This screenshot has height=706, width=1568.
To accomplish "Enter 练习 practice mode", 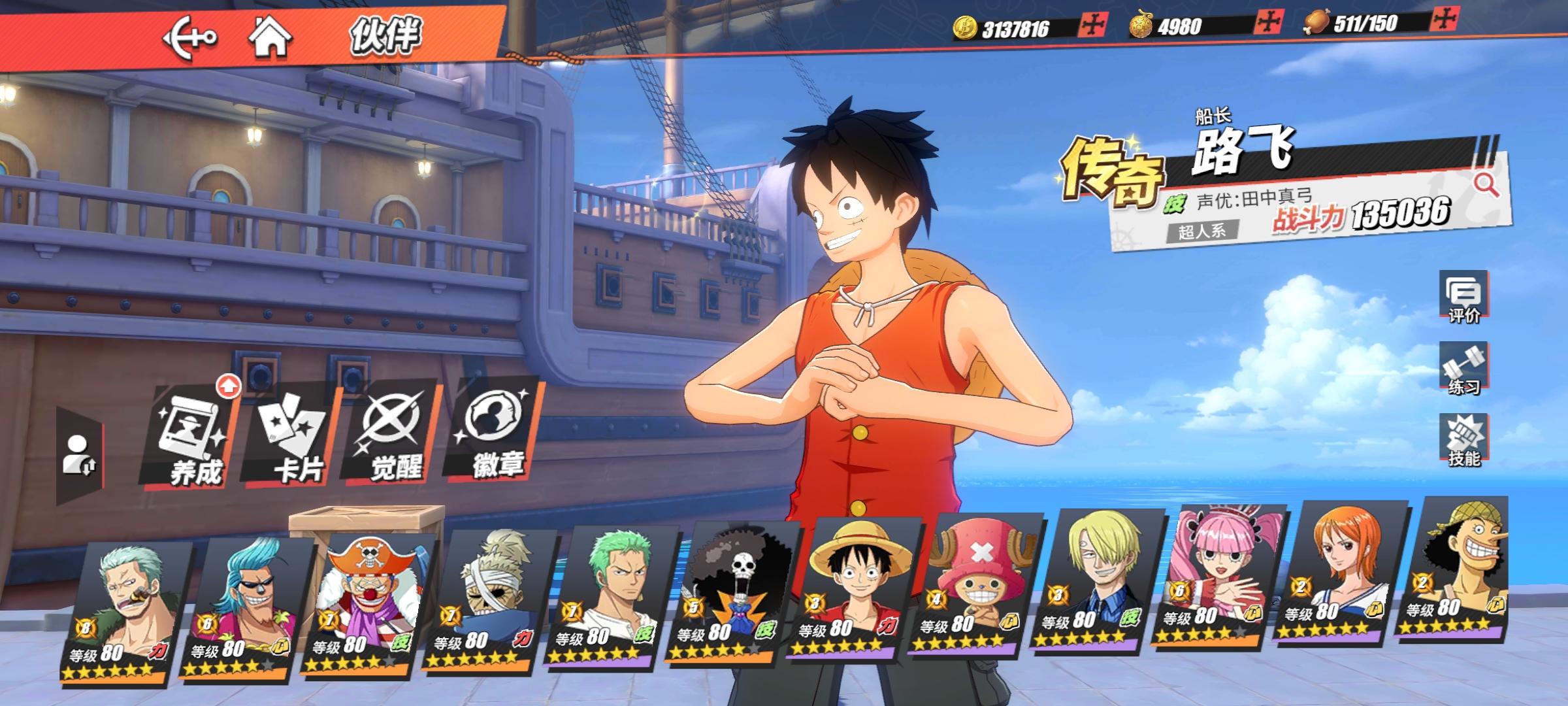I will point(1463,369).
